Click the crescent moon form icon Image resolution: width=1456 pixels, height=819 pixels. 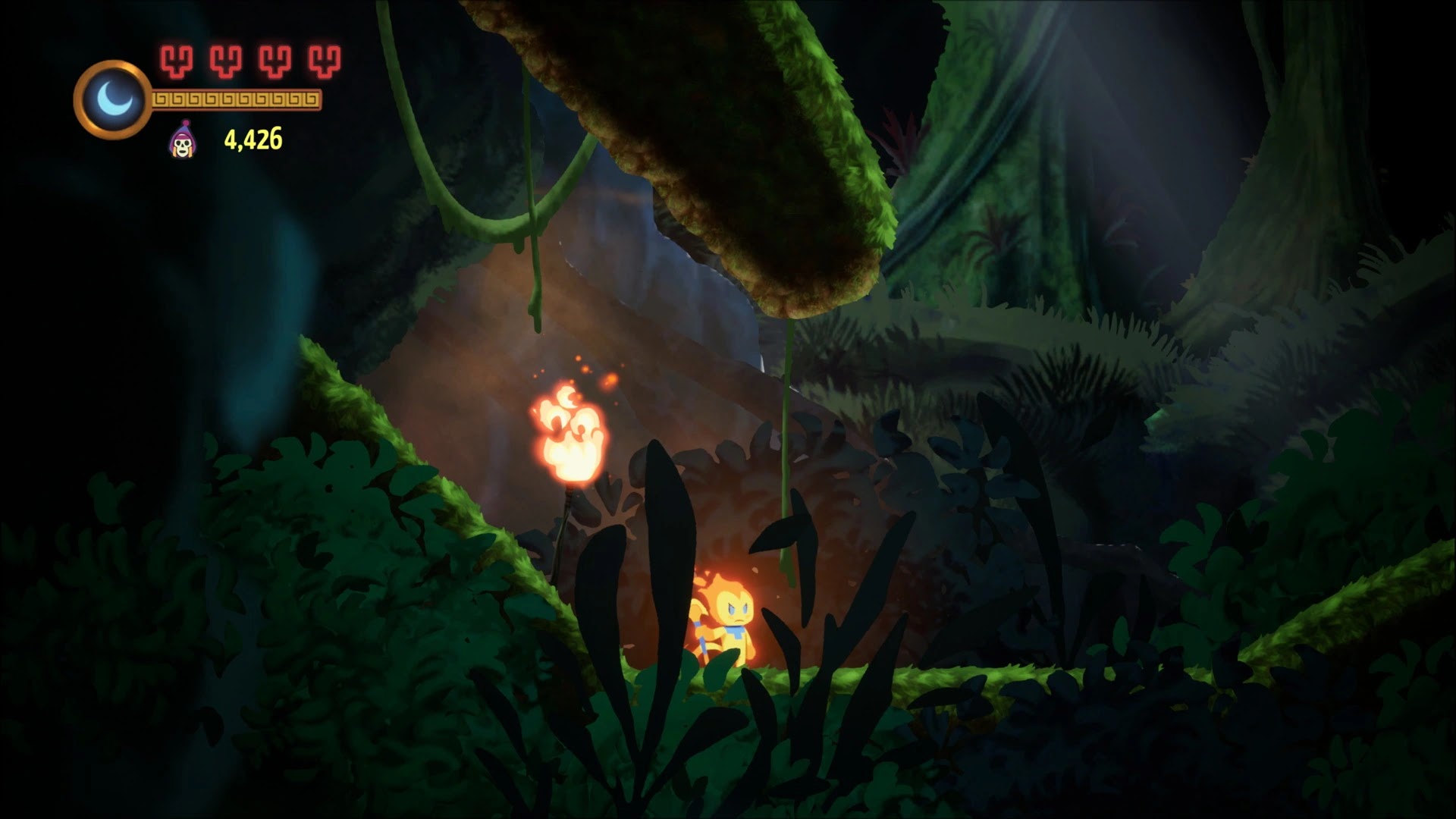click(112, 99)
